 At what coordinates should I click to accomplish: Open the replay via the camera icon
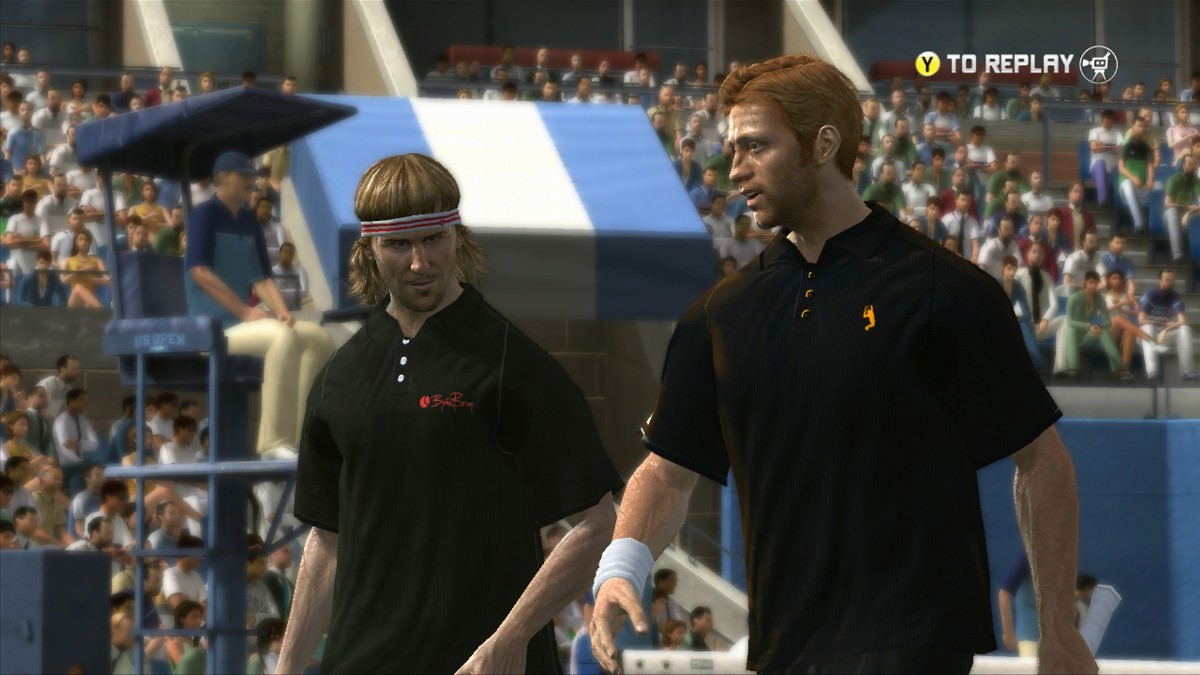(x=1098, y=64)
